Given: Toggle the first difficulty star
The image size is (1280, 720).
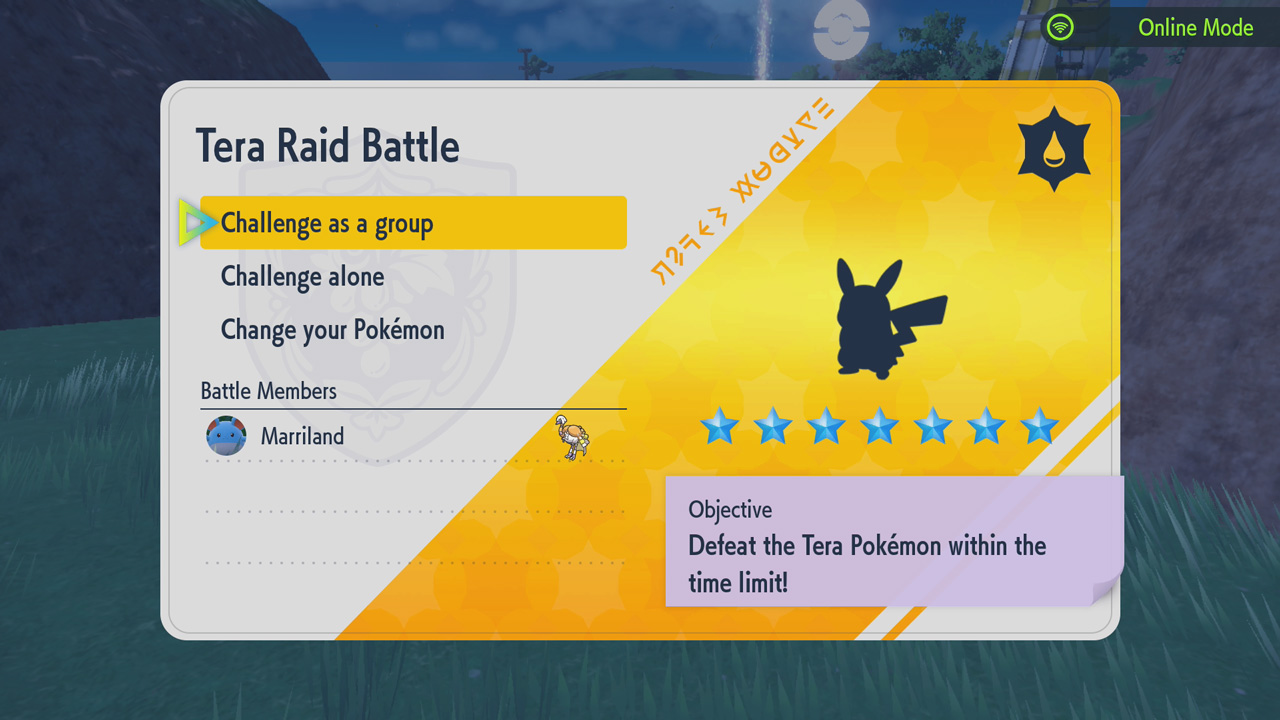Looking at the screenshot, I should click(x=720, y=428).
